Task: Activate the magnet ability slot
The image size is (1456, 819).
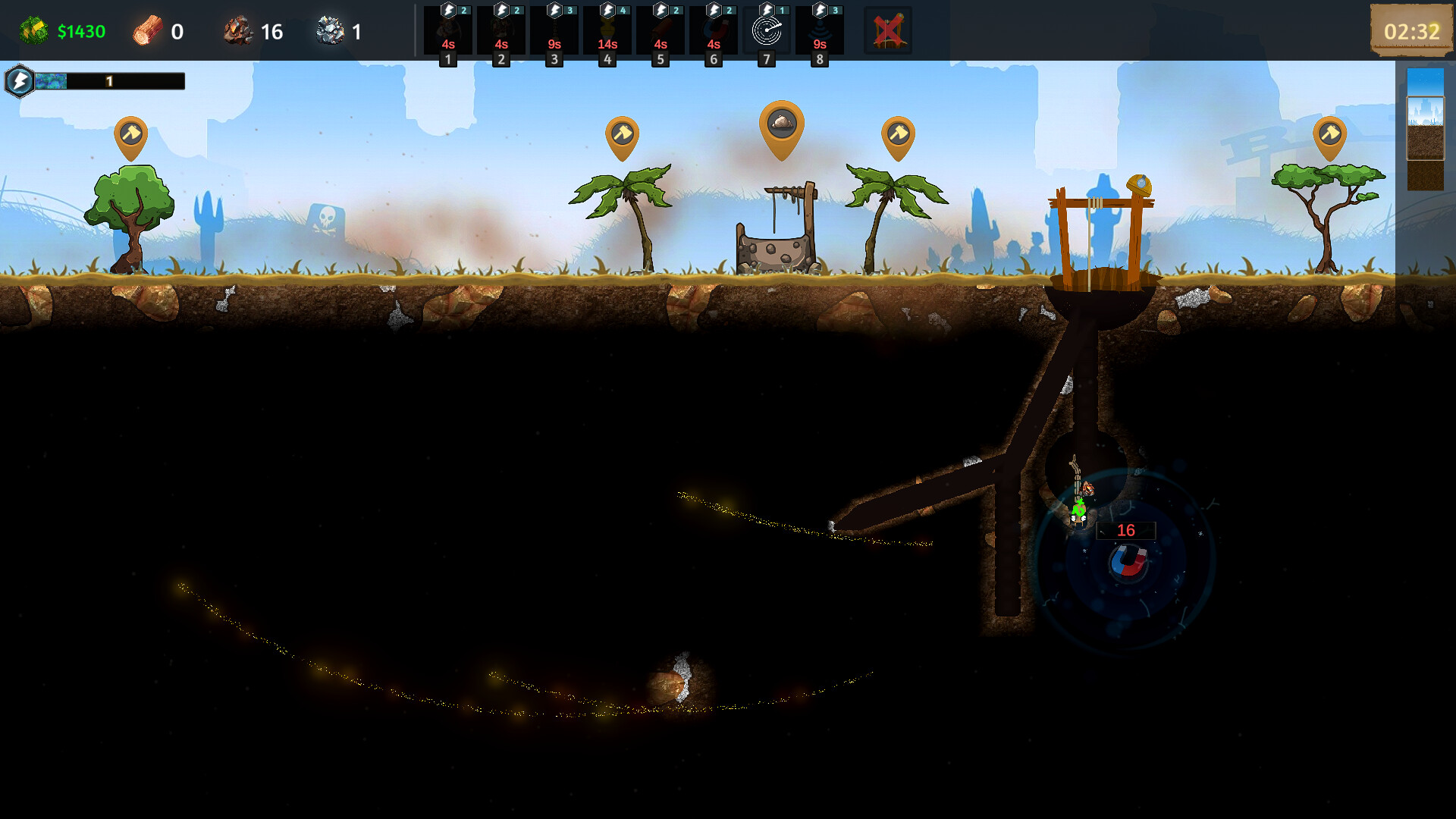Action: coord(713,31)
